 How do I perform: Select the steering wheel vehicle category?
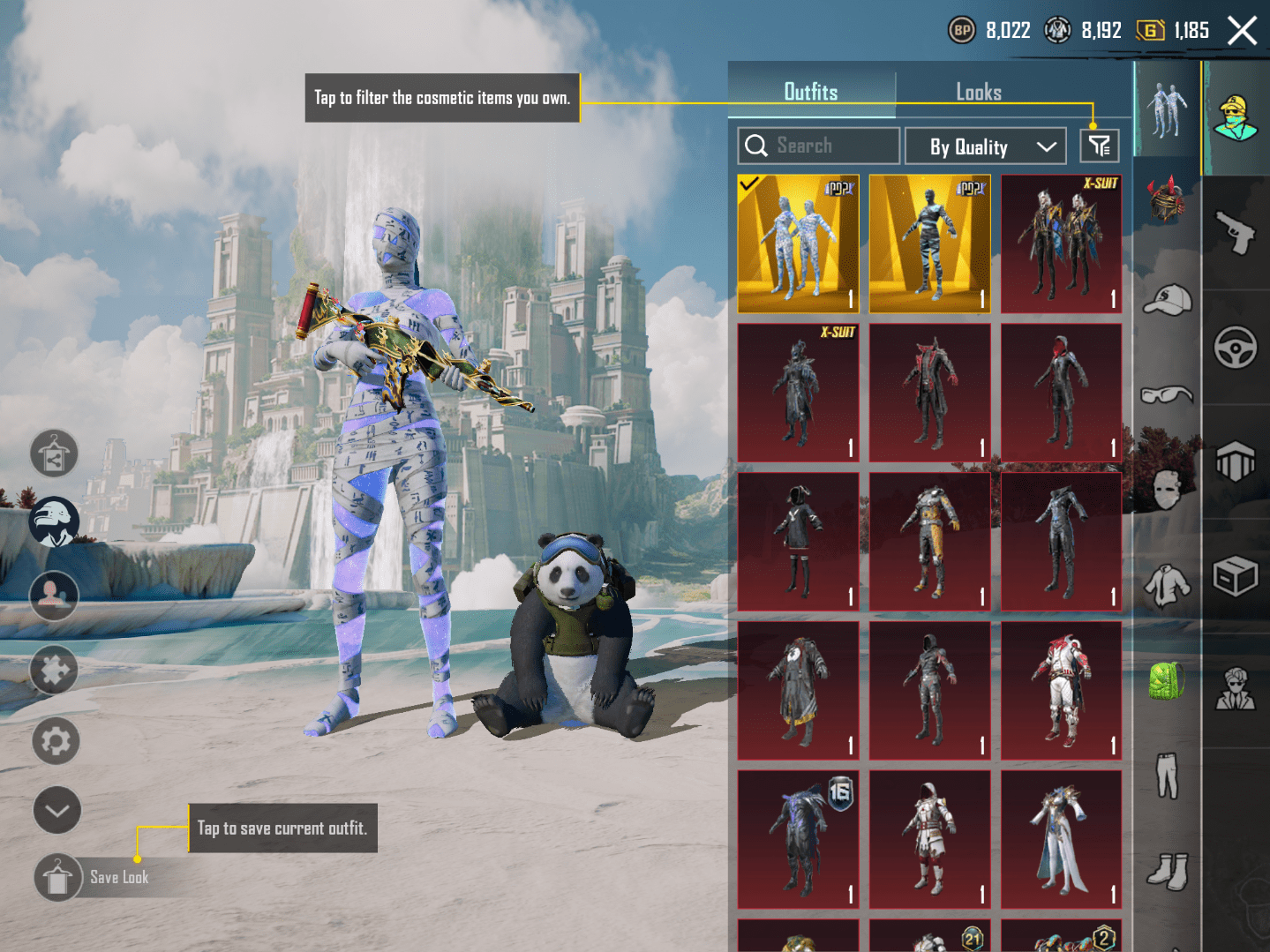click(1236, 347)
